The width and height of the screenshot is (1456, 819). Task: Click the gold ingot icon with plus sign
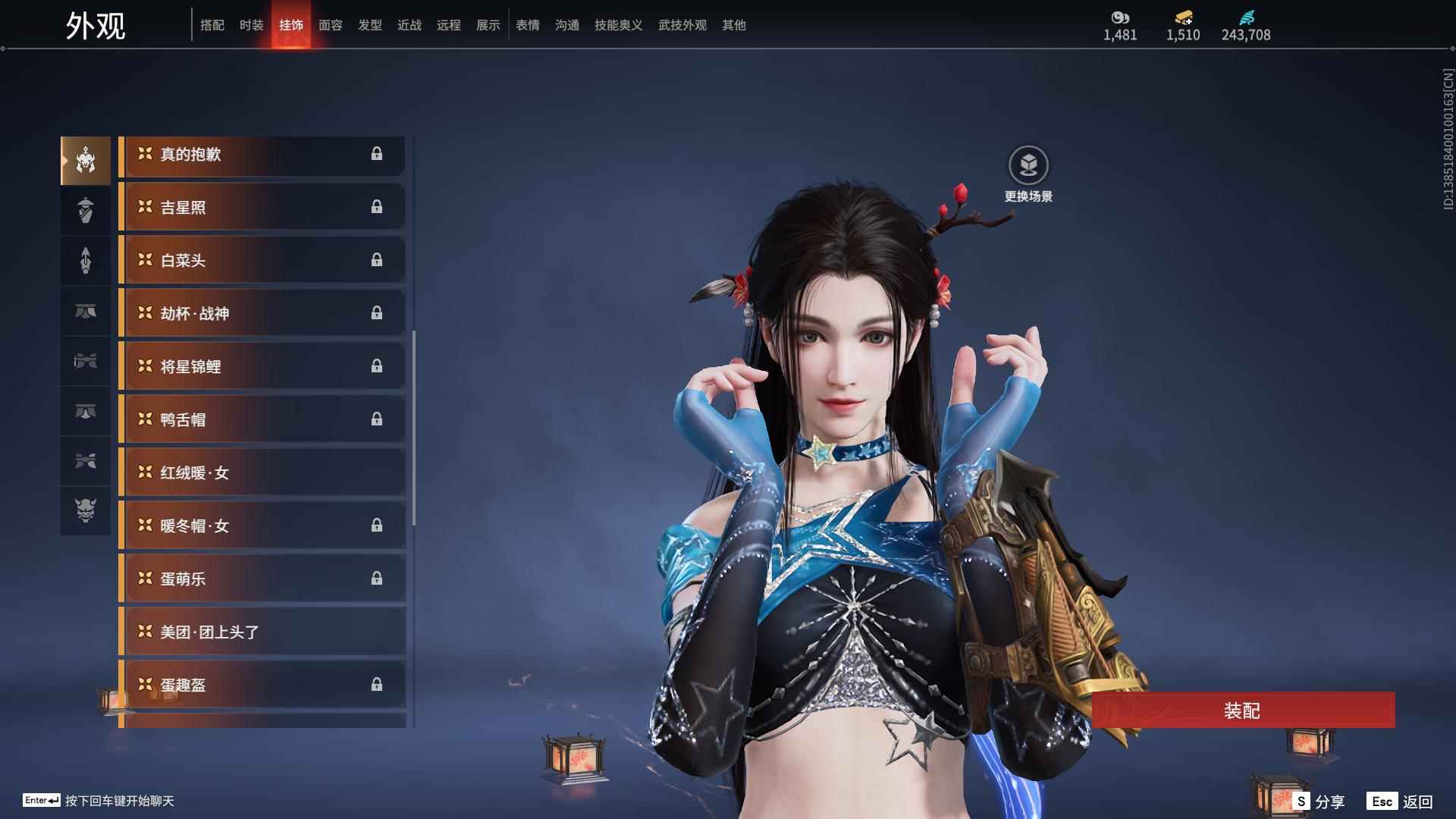click(x=1181, y=15)
